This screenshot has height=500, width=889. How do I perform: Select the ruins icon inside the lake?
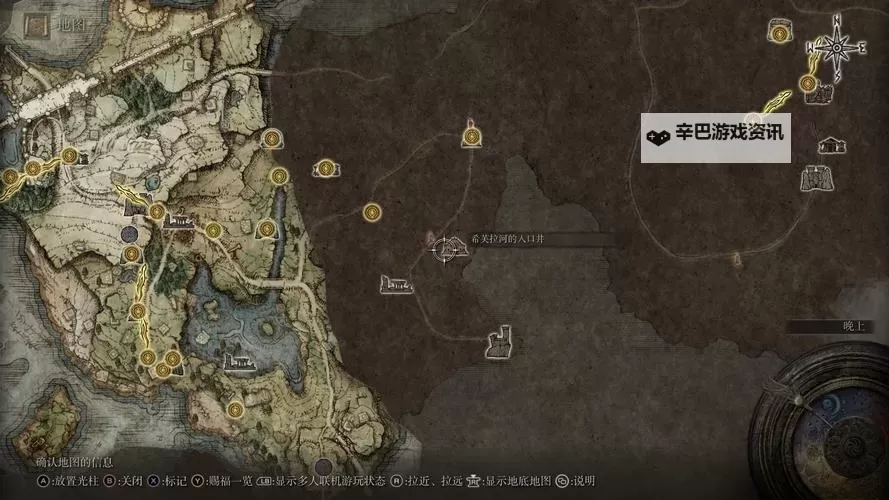coord(238,362)
